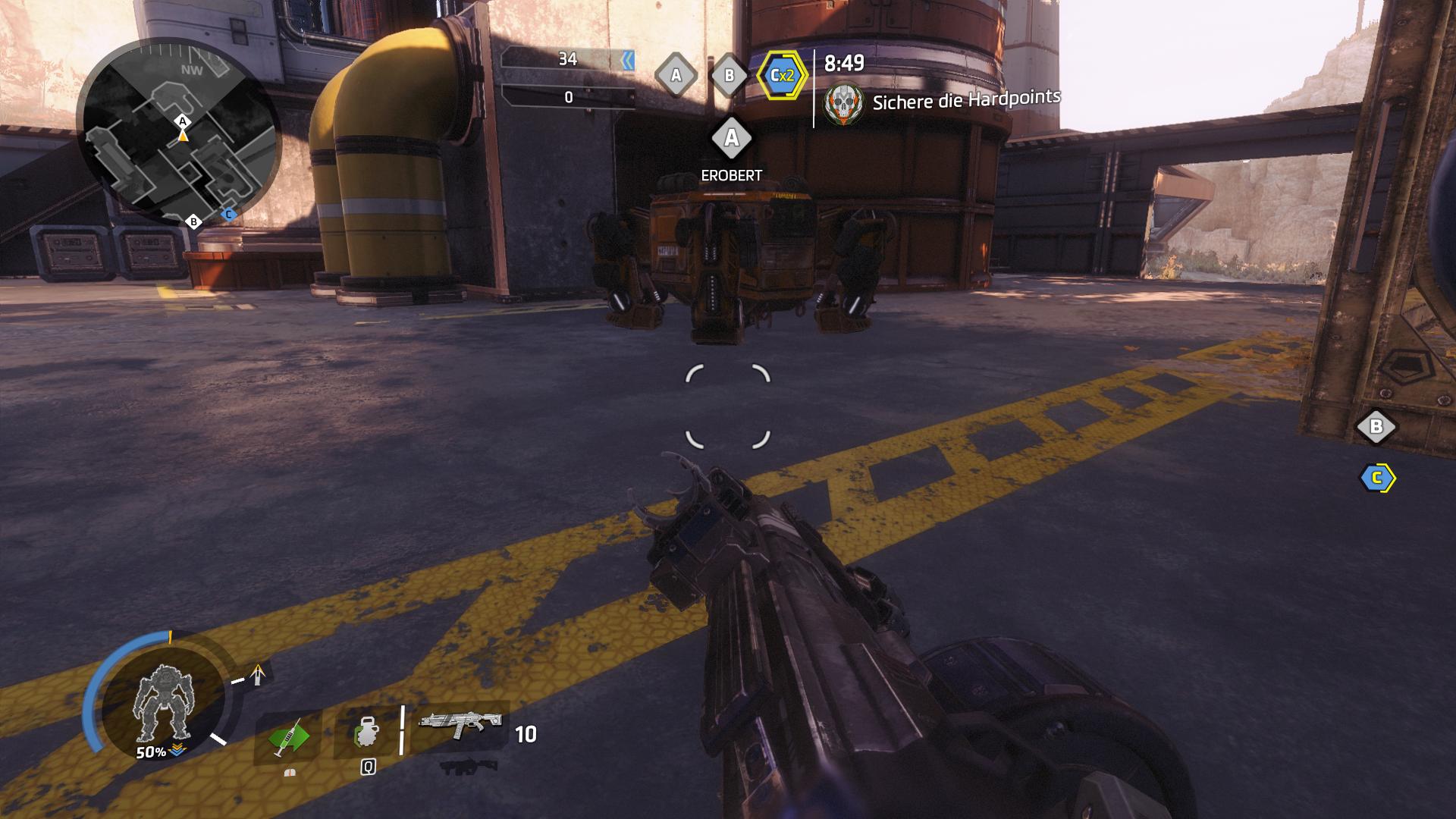The height and width of the screenshot is (819, 1456).
Task: Select the Hardpoint A status icon in the top bar
Action: [x=676, y=75]
